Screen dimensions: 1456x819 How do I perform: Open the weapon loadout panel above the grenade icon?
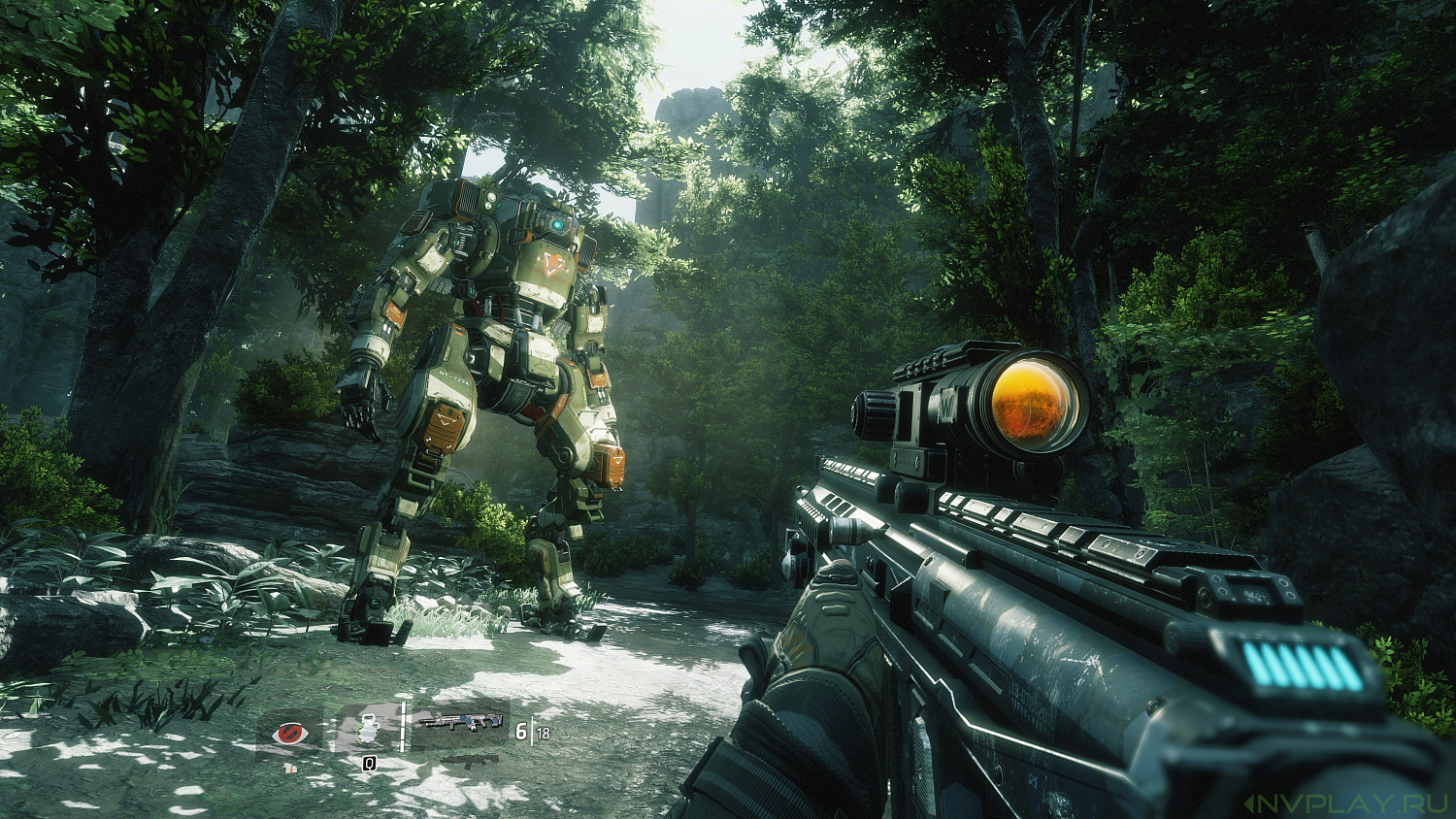464,722
